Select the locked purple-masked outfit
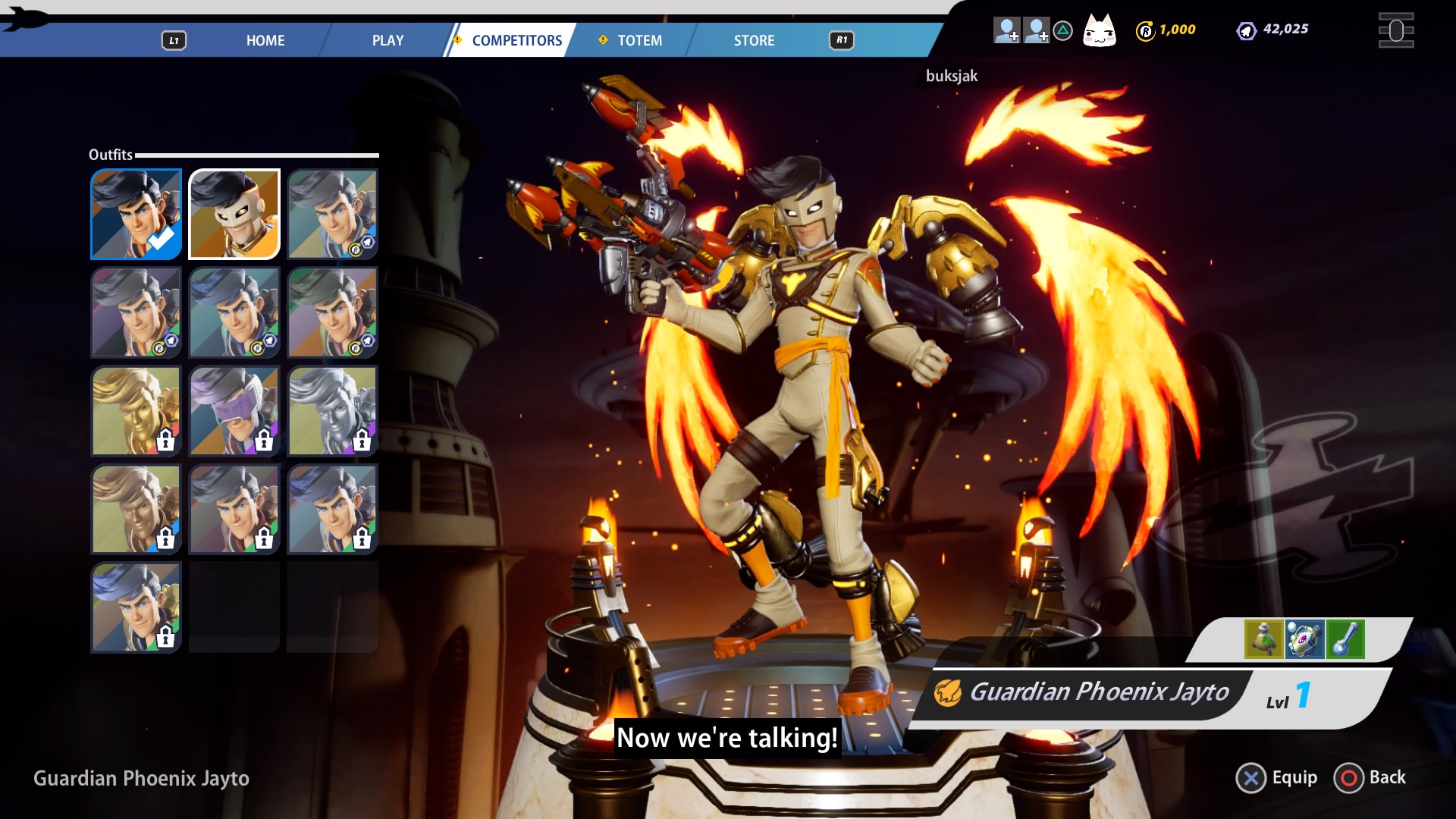Image resolution: width=1456 pixels, height=819 pixels. (234, 410)
